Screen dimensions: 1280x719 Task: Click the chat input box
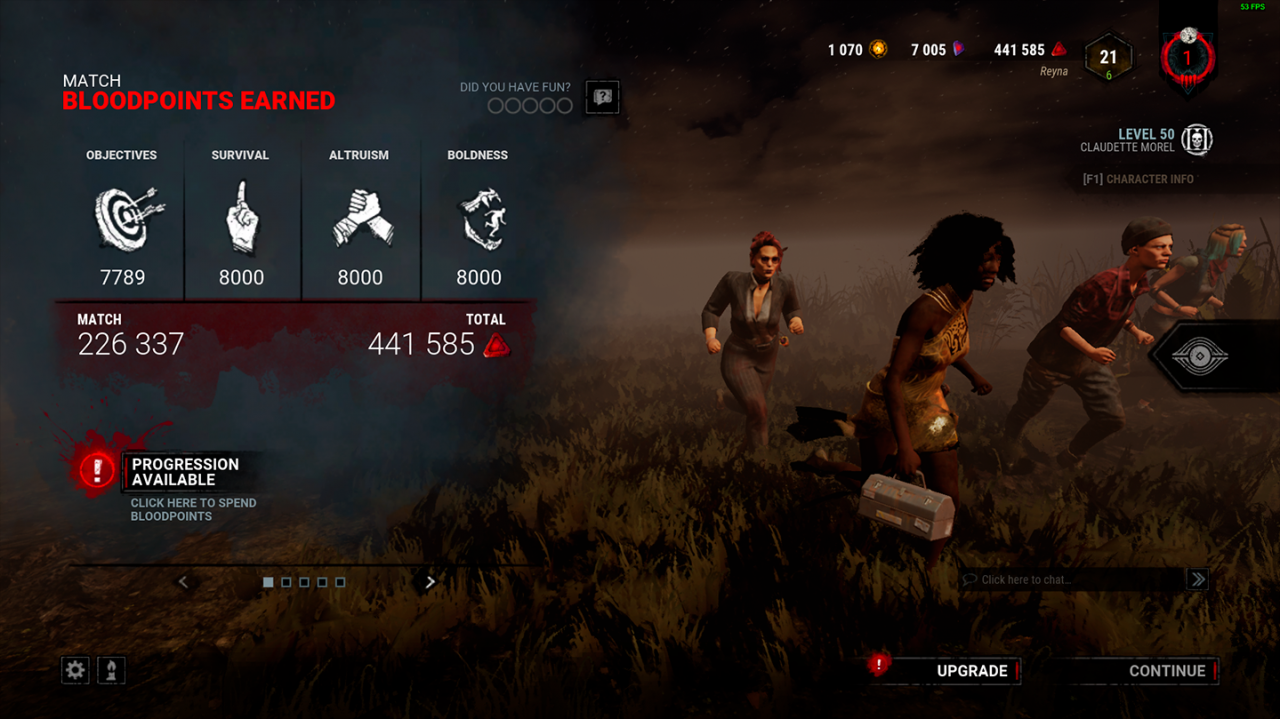coord(1070,580)
